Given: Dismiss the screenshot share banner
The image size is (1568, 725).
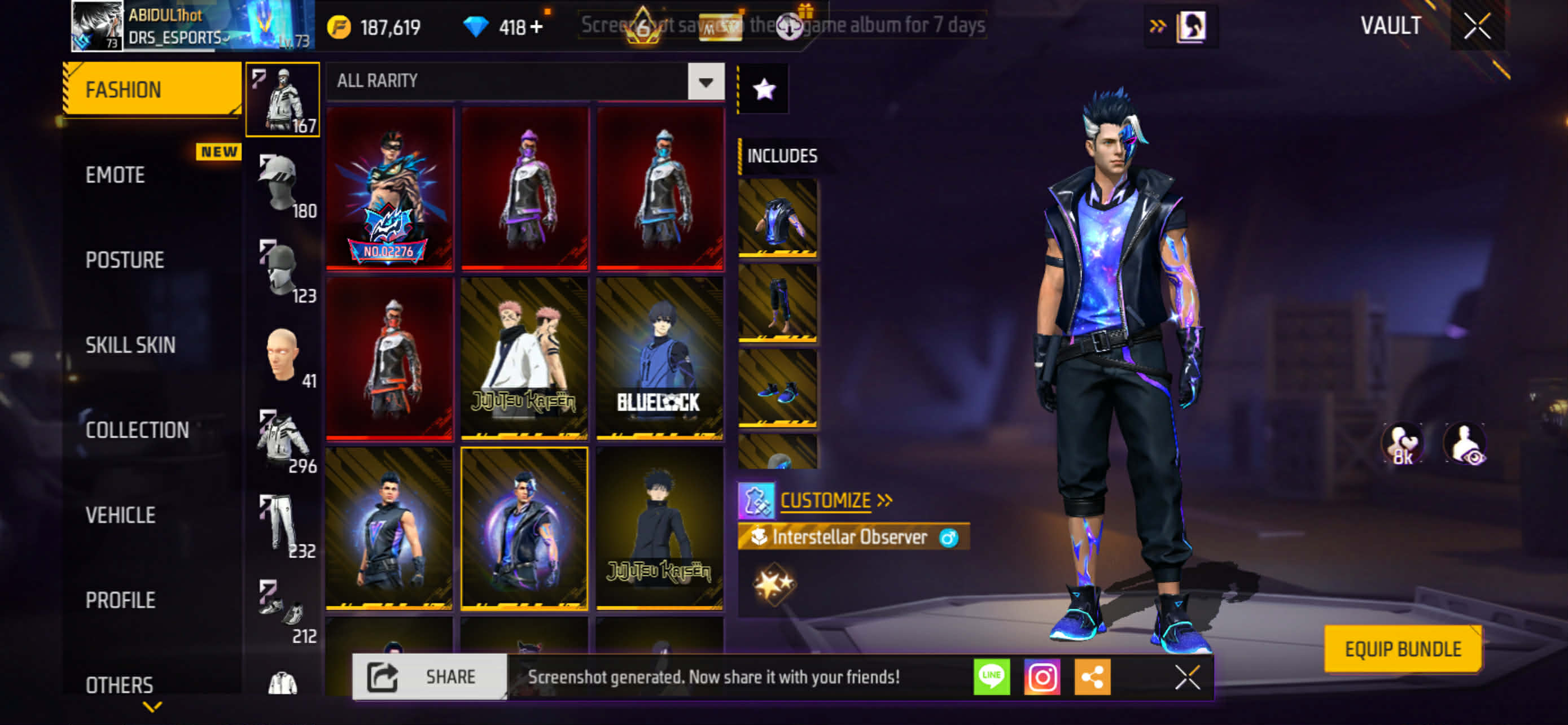Looking at the screenshot, I should click(x=1187, y=677).
